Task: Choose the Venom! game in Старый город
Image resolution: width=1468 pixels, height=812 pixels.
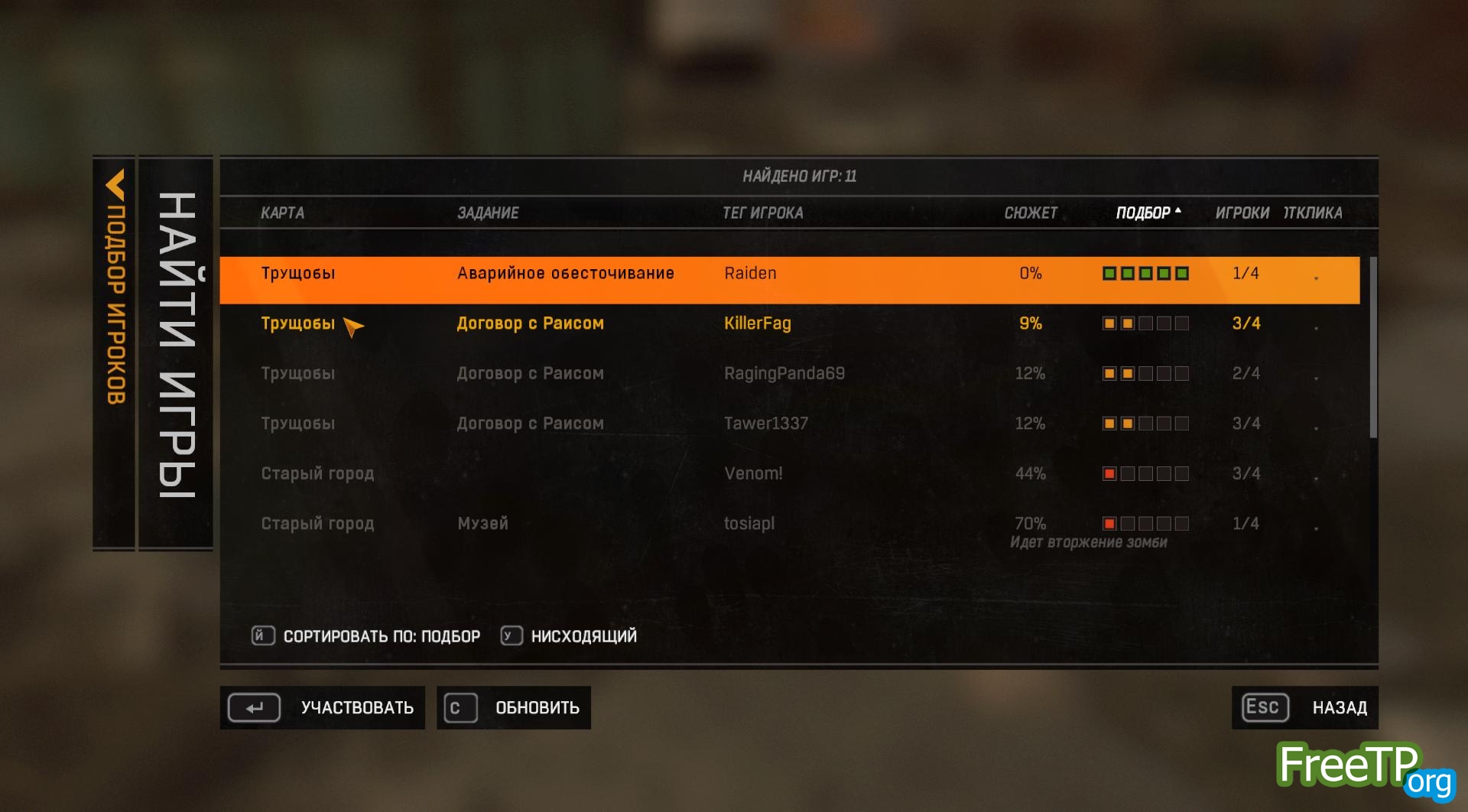Action: pyautogui.click(x=753, y=474)
